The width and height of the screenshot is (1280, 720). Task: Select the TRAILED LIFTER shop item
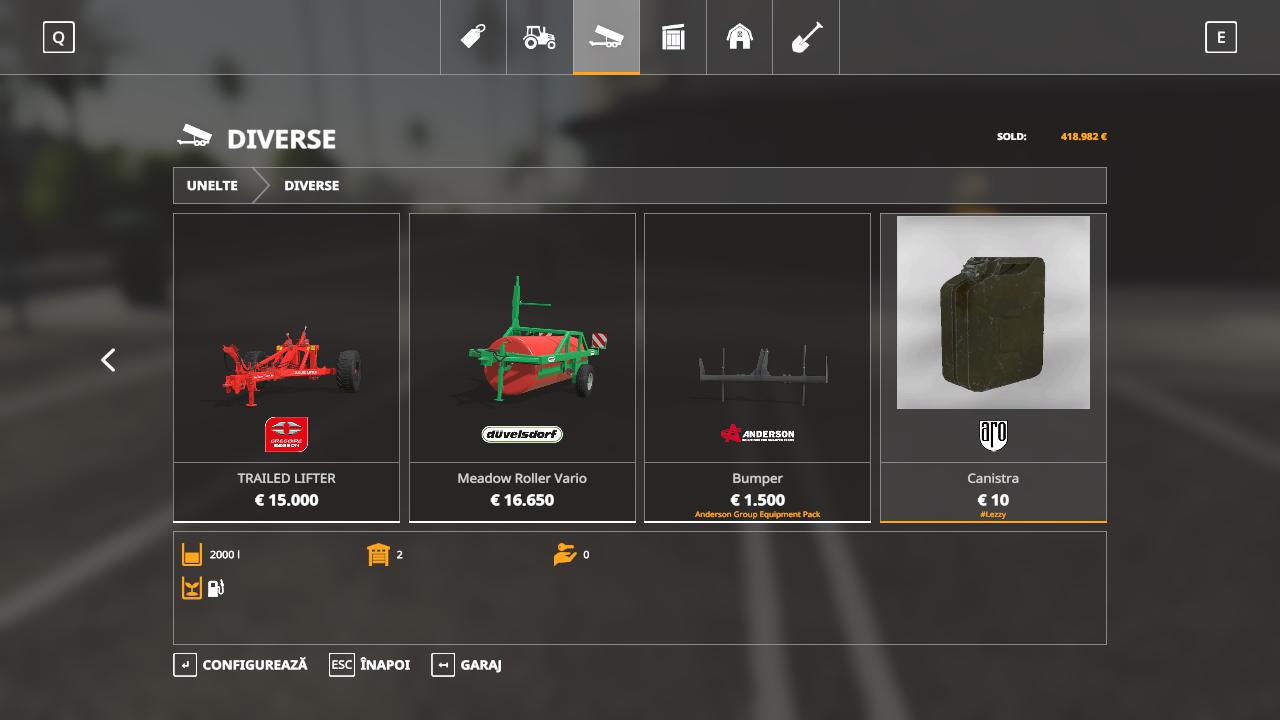point(286,367)
